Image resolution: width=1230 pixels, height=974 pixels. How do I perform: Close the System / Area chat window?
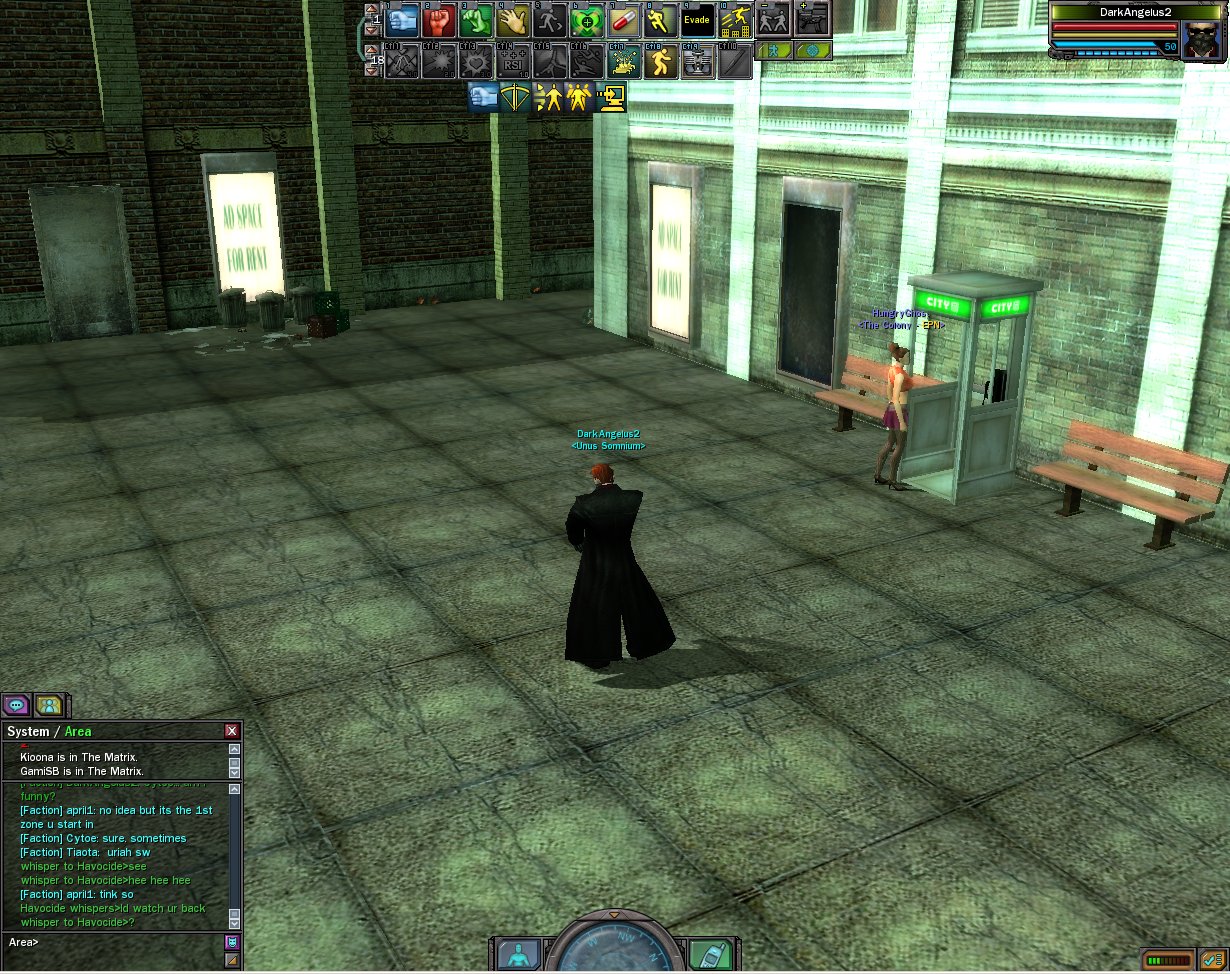pyautogui.click(x=232, y=731)
